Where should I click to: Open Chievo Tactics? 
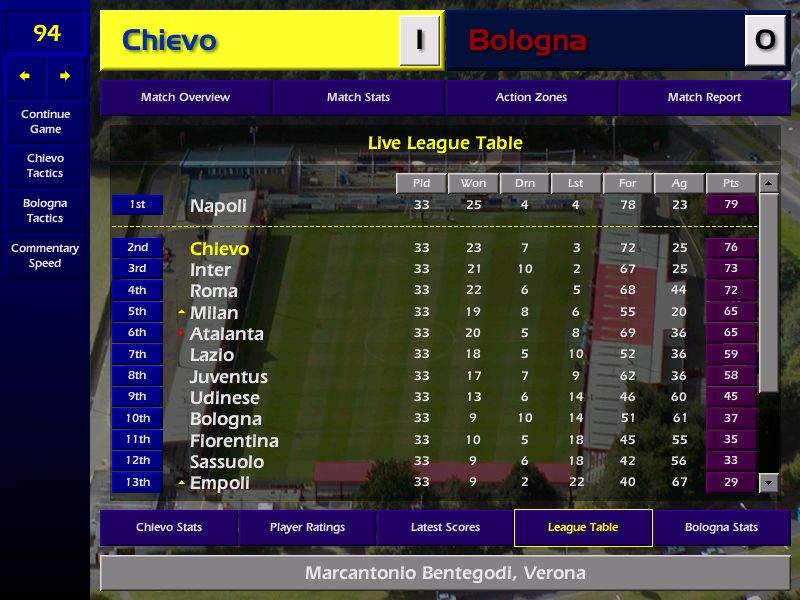coord(45,165)
